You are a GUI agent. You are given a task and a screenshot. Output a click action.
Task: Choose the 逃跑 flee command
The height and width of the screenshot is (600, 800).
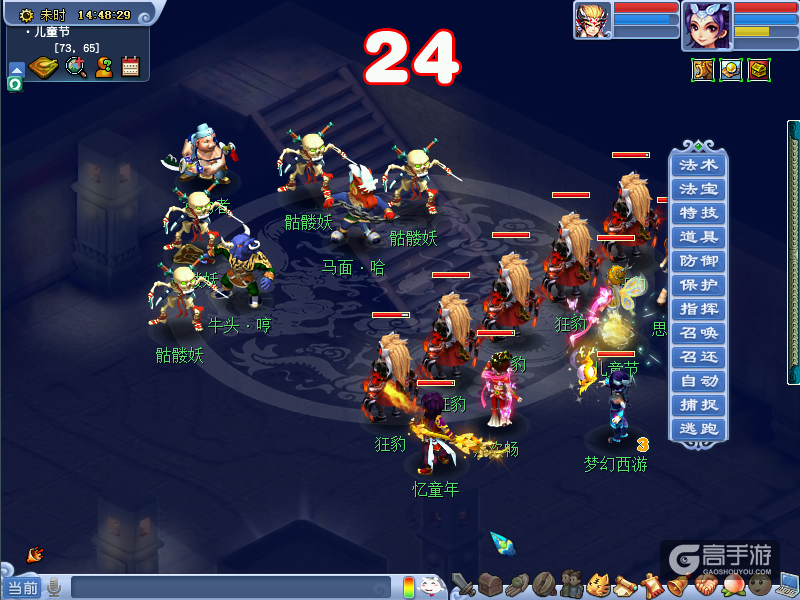[x=698, y=429]
